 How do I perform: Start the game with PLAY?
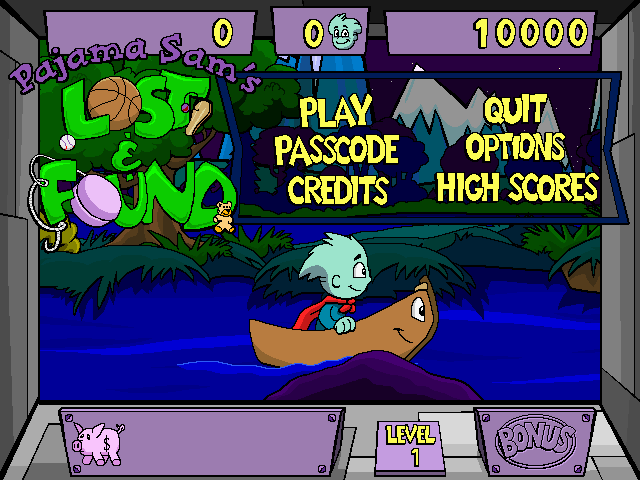click(x=335, y=110)
